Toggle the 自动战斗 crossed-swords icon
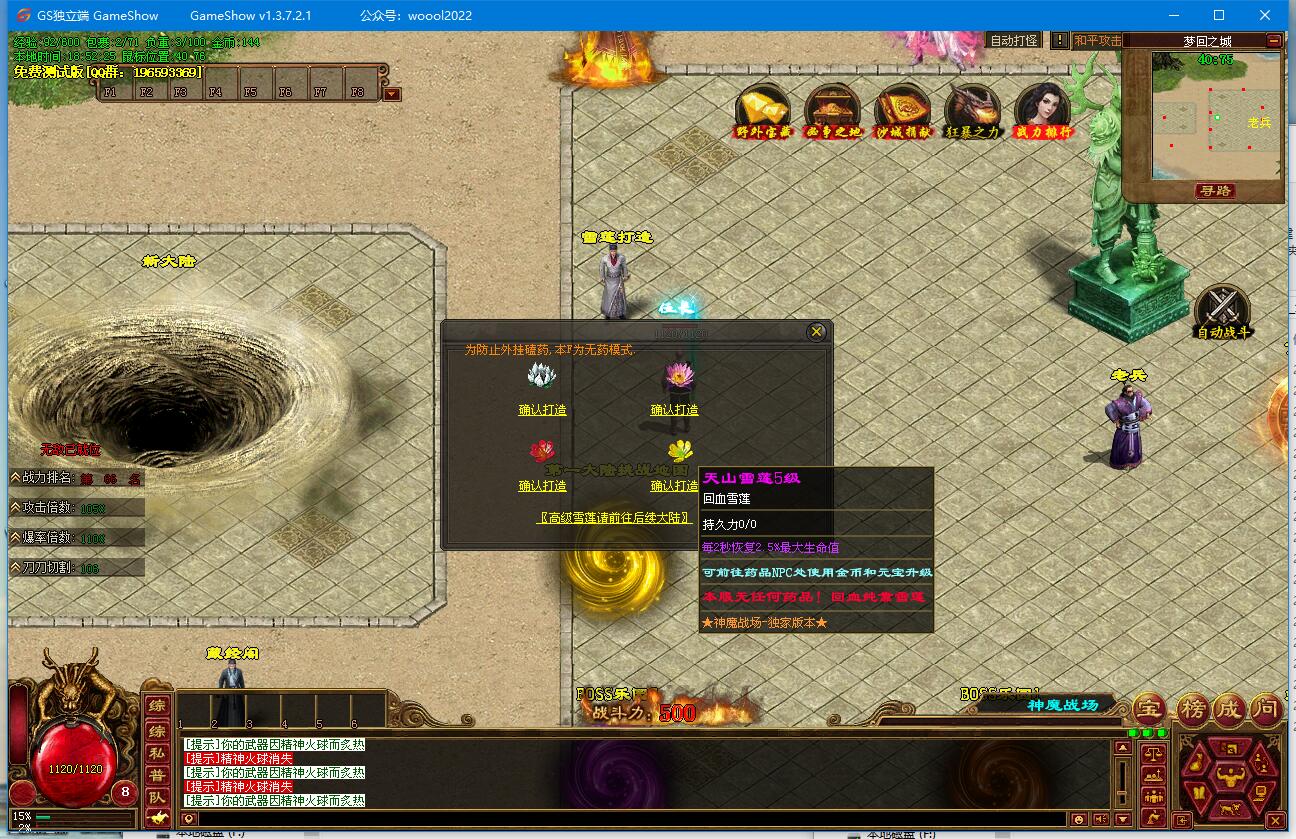Viewport: 1296px width, 839px height. [1223, 311]
